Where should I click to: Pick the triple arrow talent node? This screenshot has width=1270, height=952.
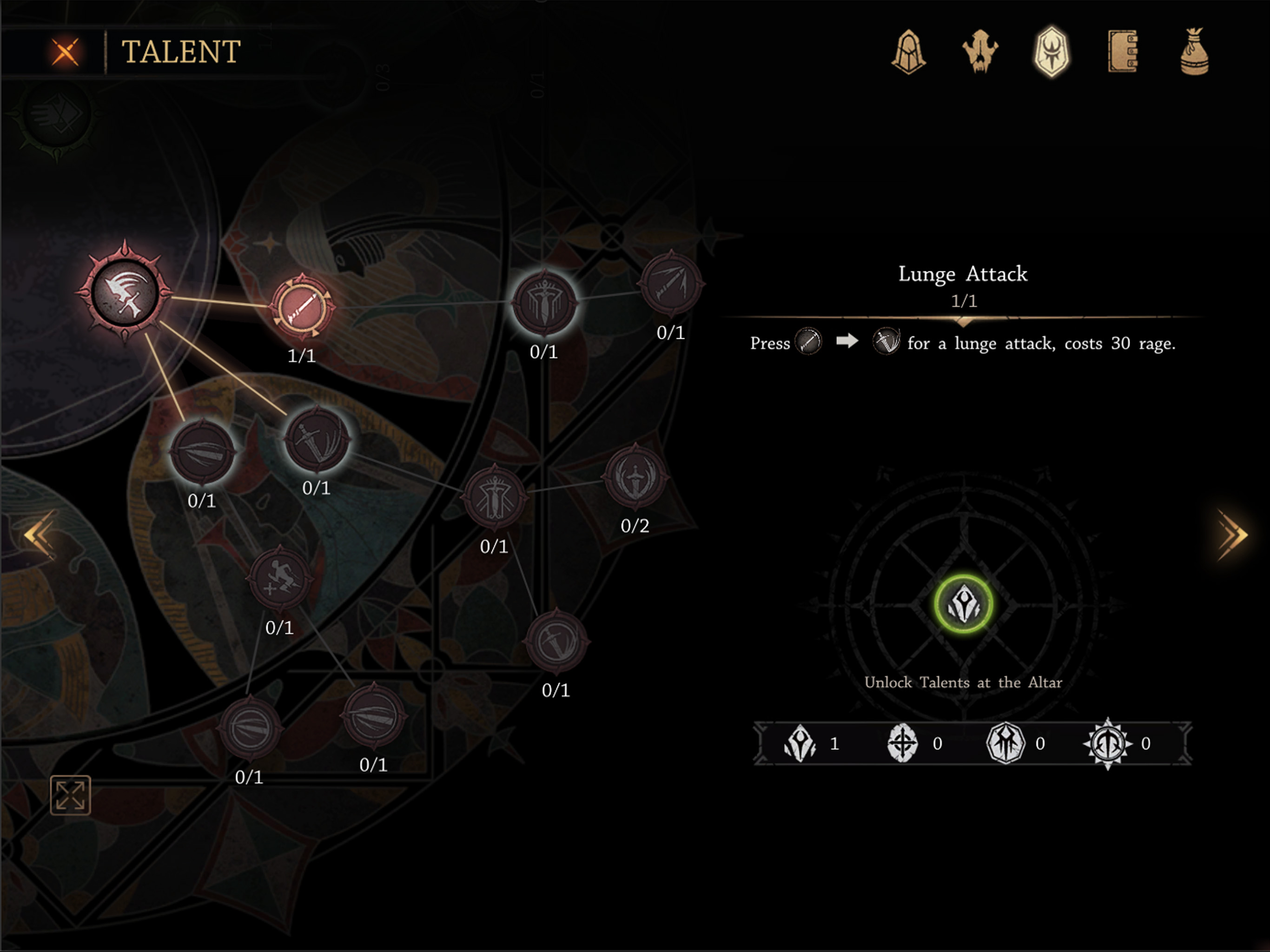coord(671,284)
